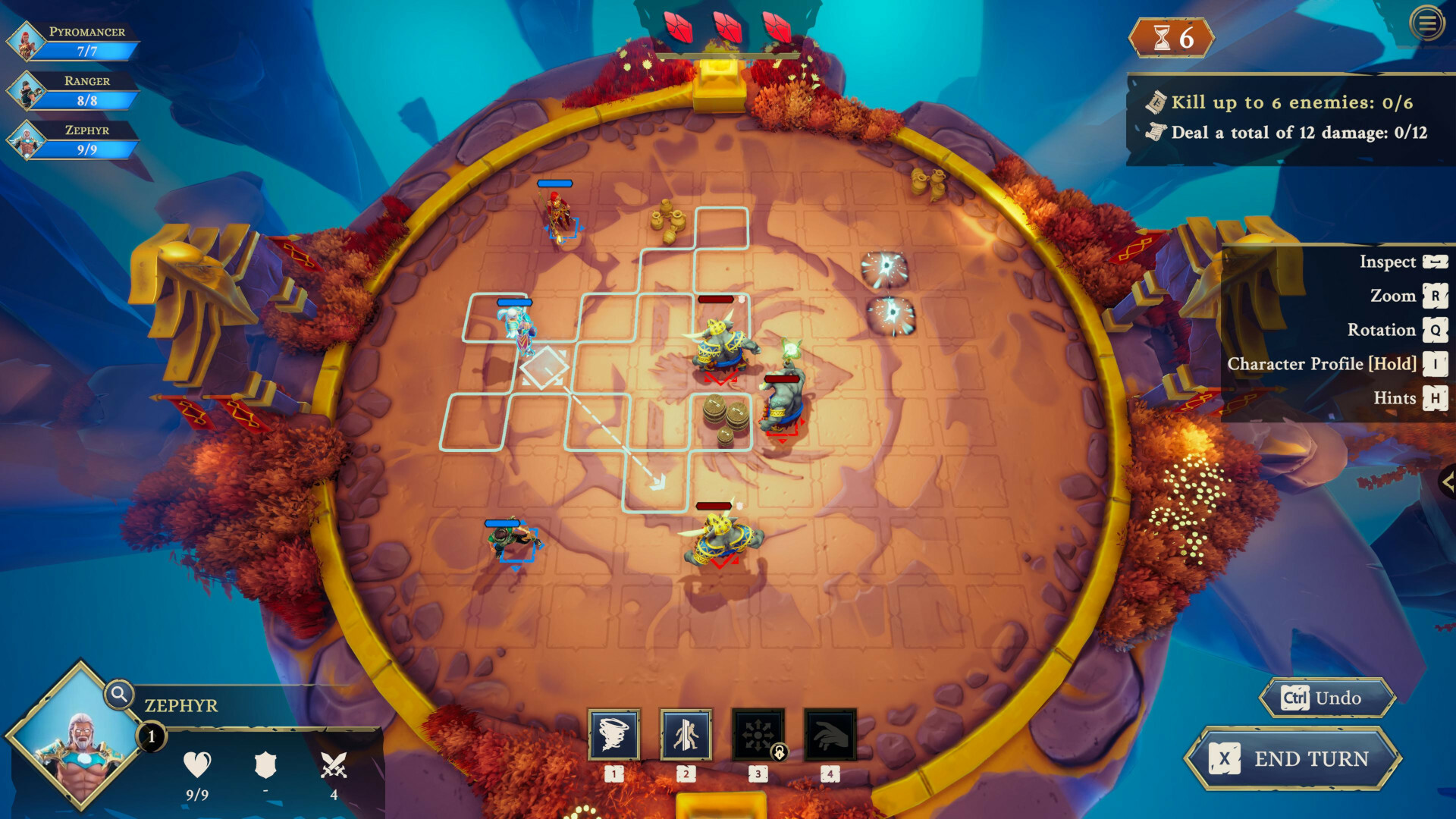This screenshot has width=1456, height=819.
Task: Enable Zoom mode via the R option
Action: pyautogui.click(x=1395, y=296)
